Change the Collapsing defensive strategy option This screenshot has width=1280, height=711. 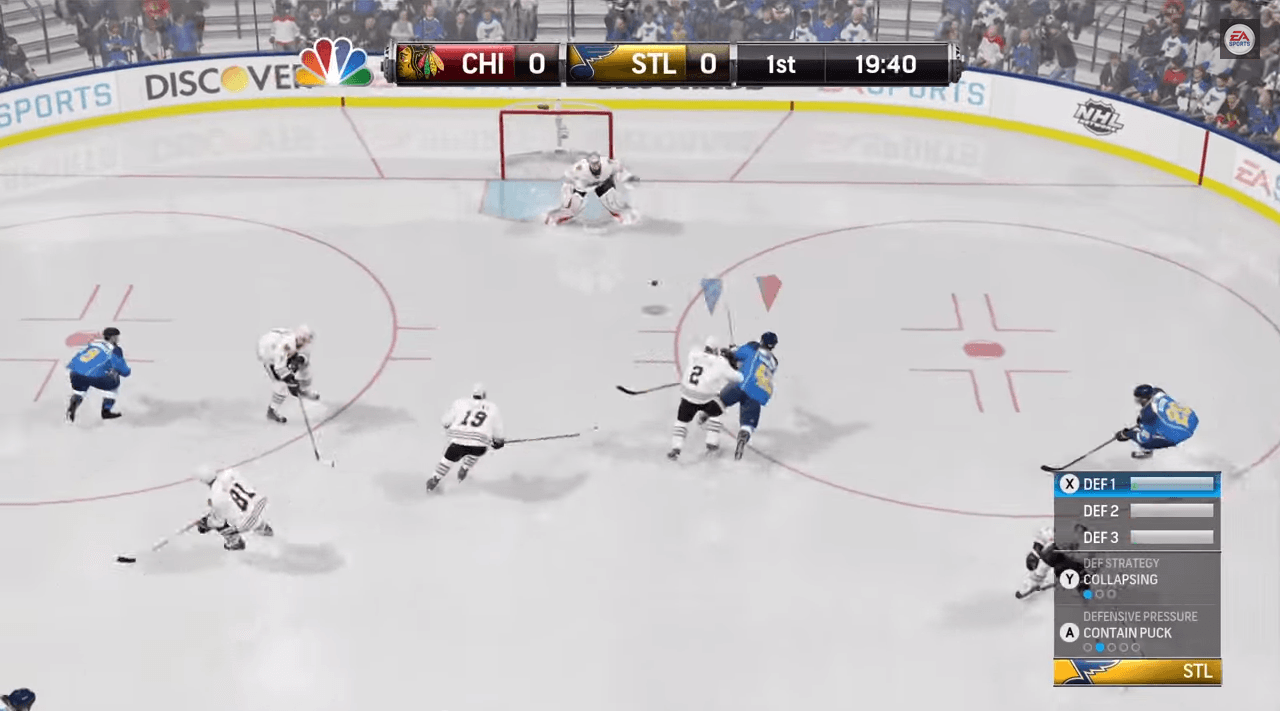coord(1120,579)
